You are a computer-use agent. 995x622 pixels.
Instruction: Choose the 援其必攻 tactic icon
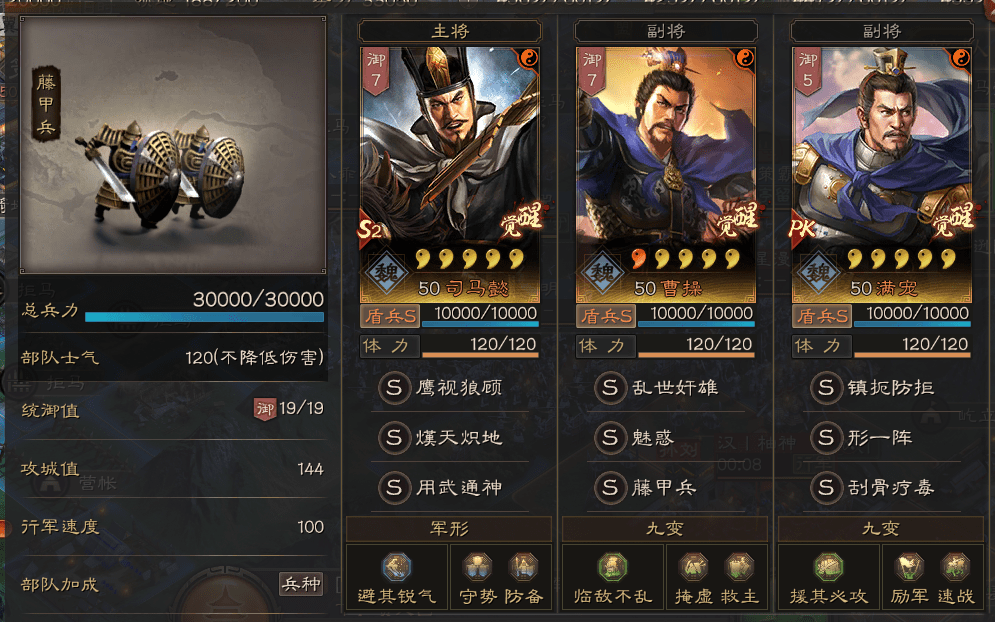[829, 568]
